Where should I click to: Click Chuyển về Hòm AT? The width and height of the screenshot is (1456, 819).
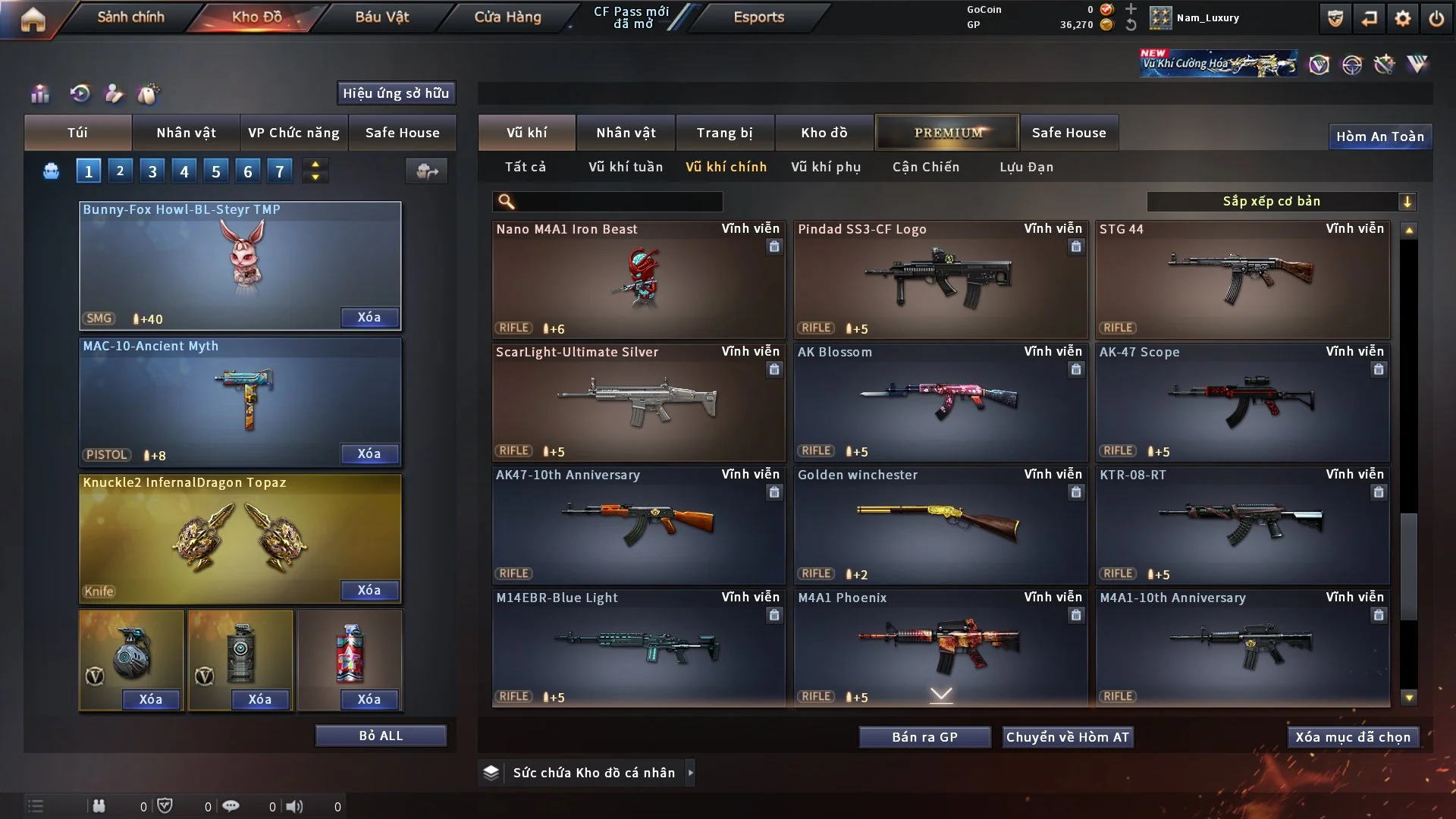click(1067, 737)
